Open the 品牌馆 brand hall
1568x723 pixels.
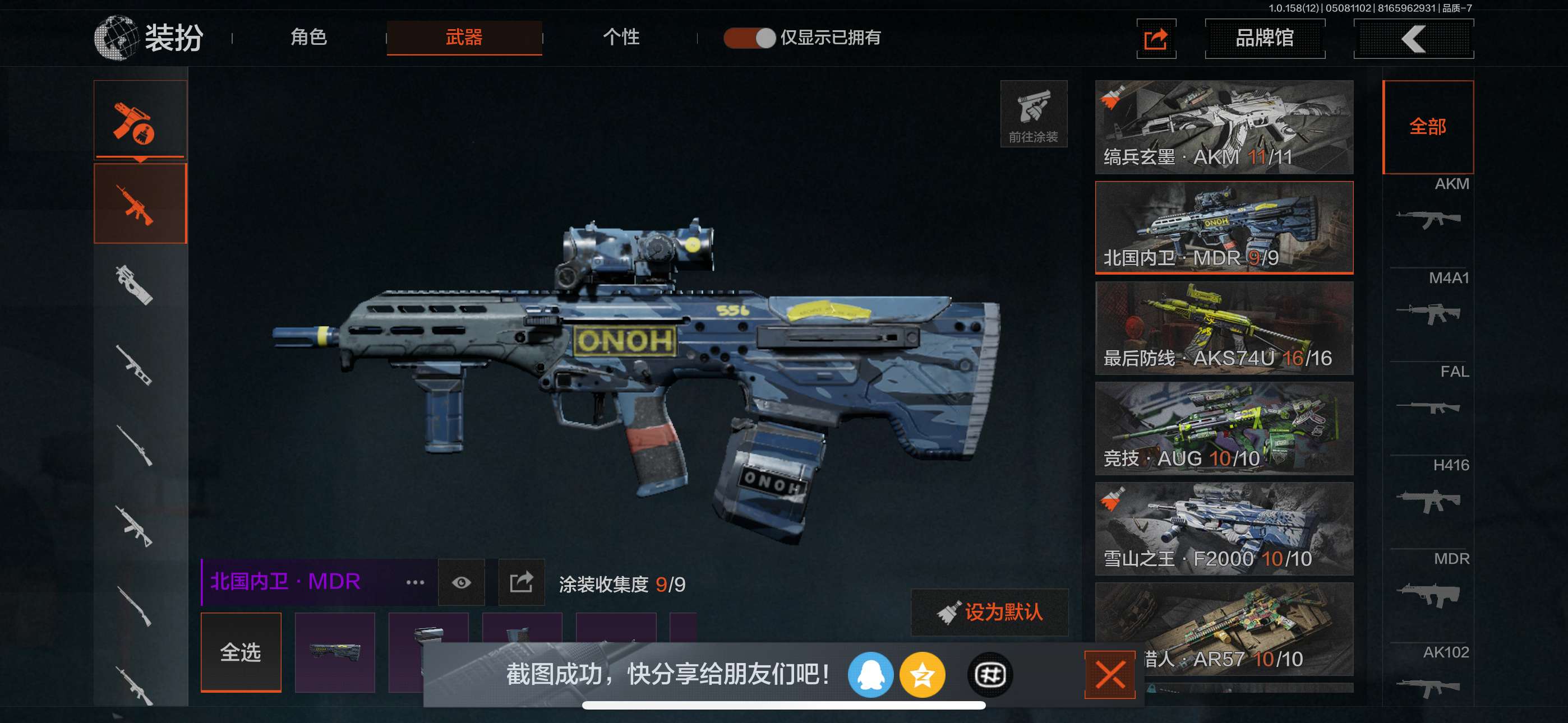[x=1264, y=38]
